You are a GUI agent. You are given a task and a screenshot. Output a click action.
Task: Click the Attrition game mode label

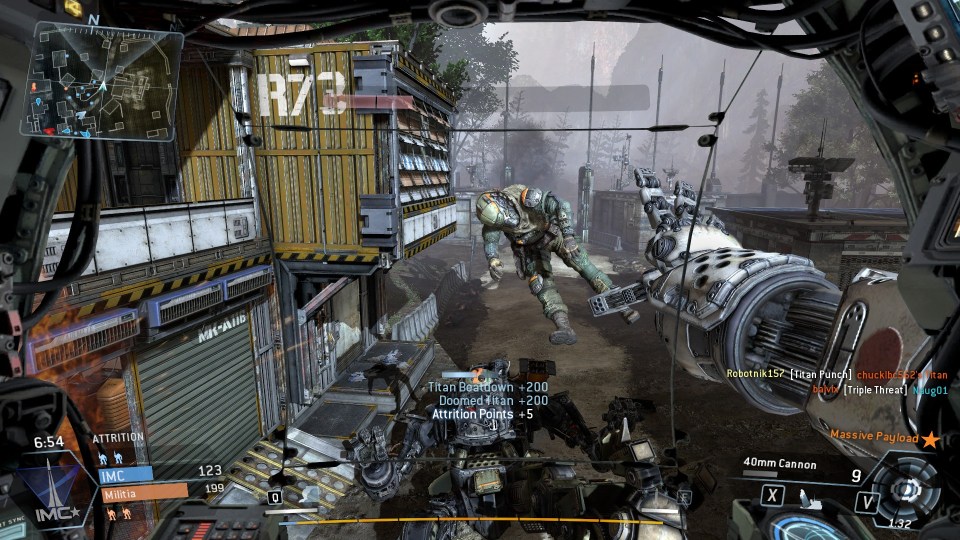coord(118,438)
